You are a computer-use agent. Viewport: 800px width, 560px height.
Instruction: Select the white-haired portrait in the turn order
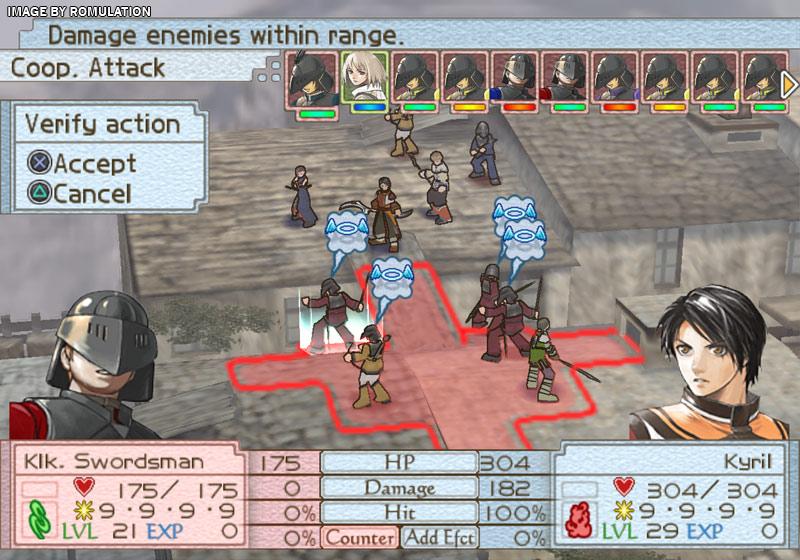364,76
